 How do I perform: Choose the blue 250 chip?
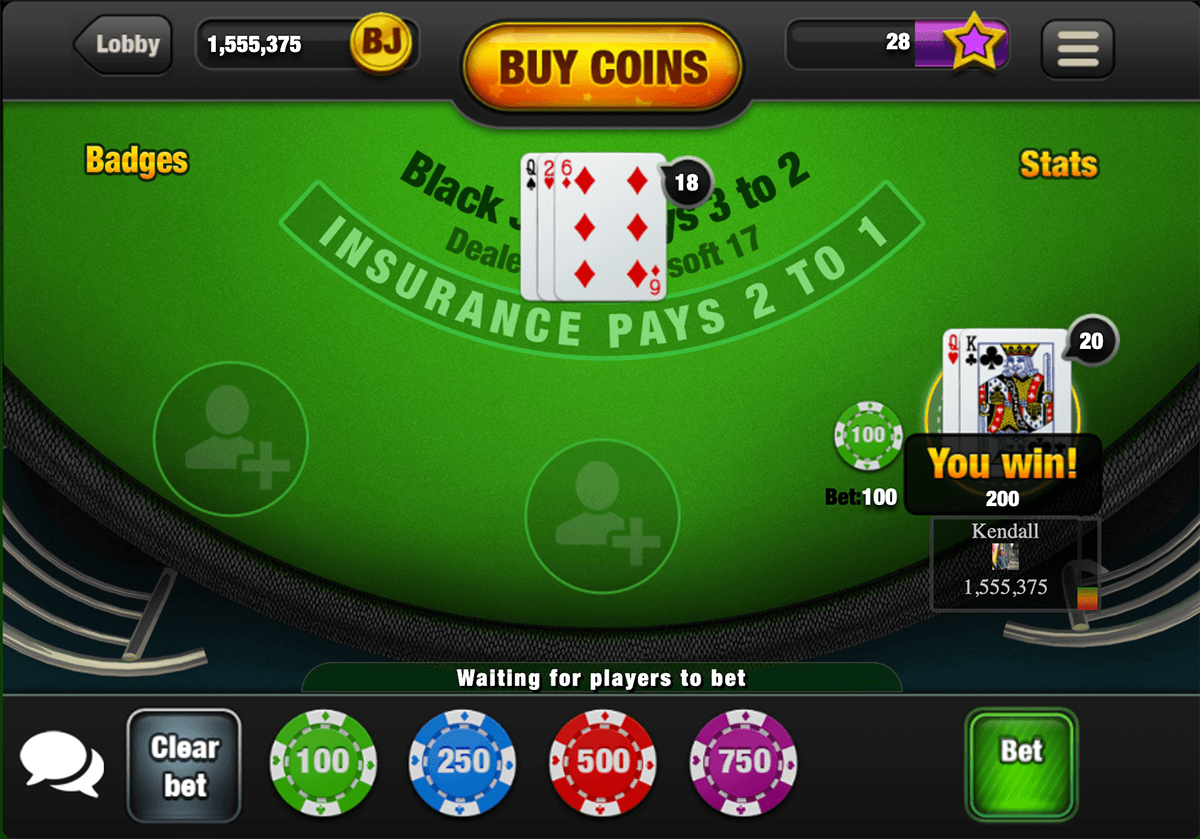[x=462, y=762]
